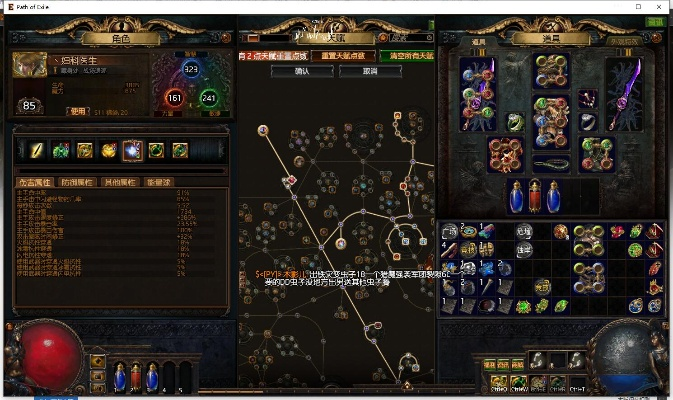Click the equipped gloves slot

[505, 153]
